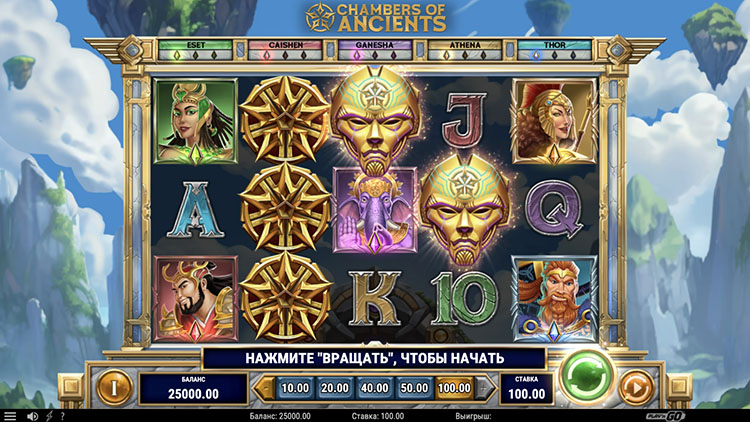Viewport: 750px width, 422px height.
Task: Open help with the question mark icon
Action: pyautogui.click(x=63, y=416)
